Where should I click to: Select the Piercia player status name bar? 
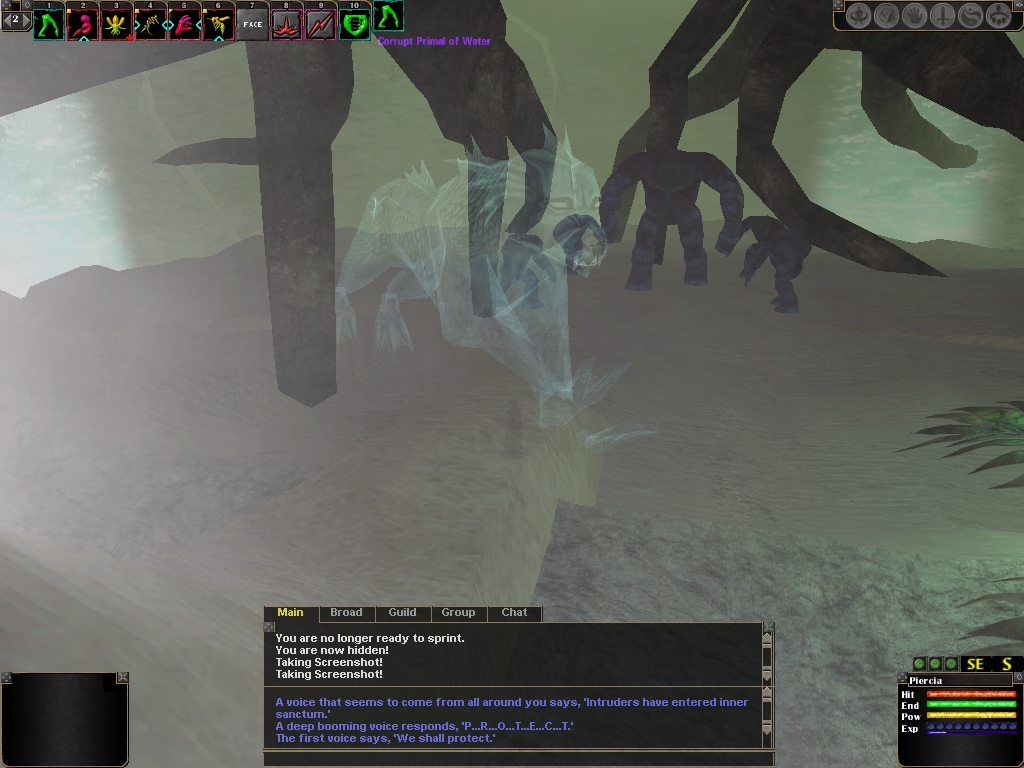(x=958, y=681)
